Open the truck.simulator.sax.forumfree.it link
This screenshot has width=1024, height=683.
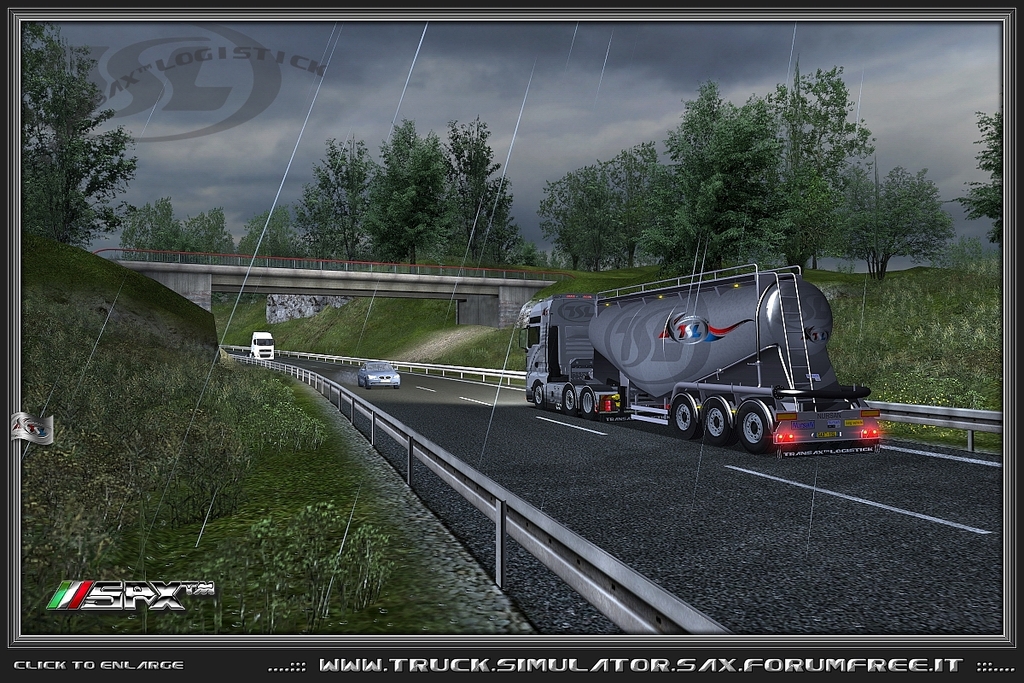coord(640,665)
